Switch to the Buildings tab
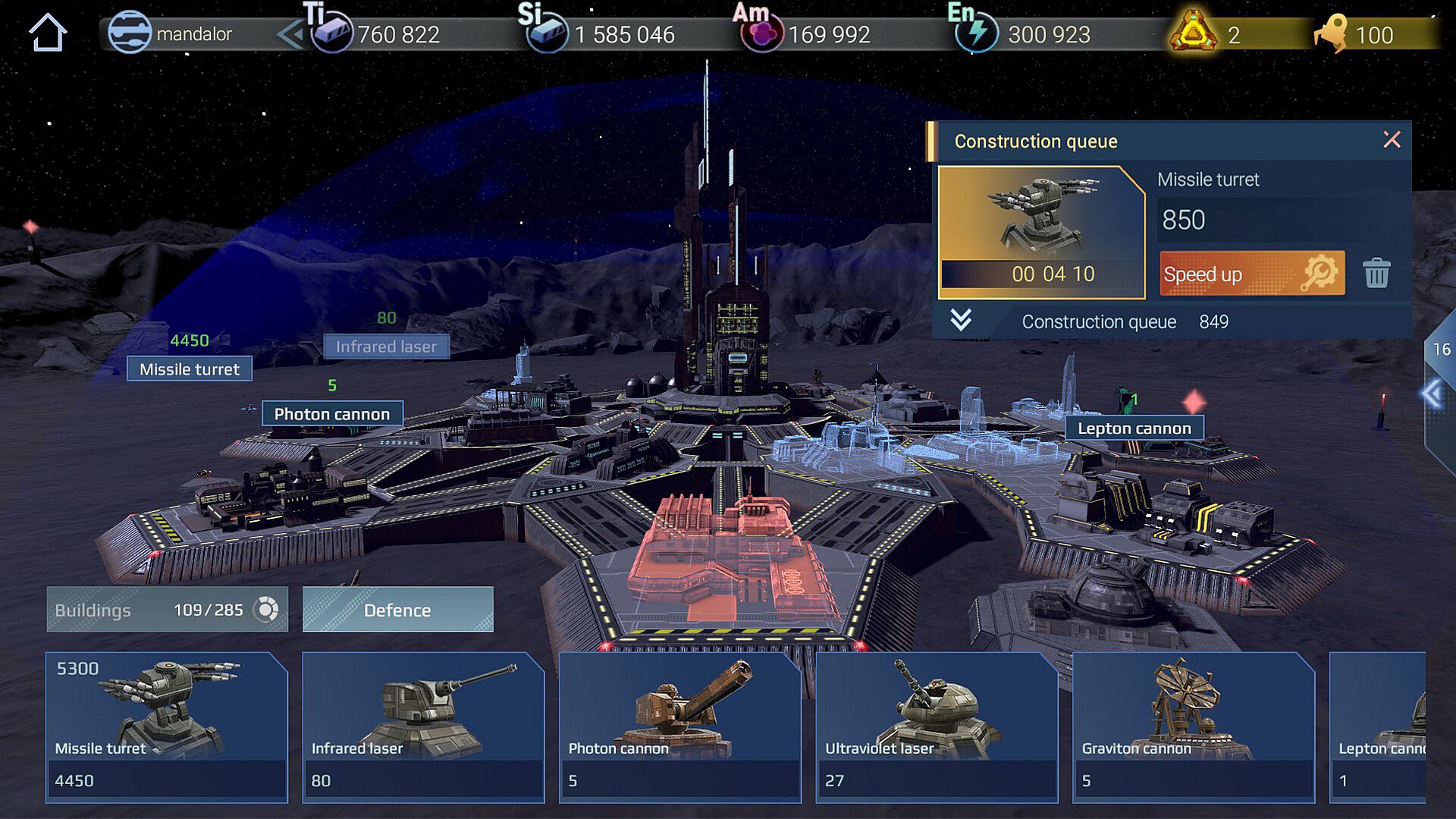This screenshot has width=1456, height=819. (x=167, y=610)
